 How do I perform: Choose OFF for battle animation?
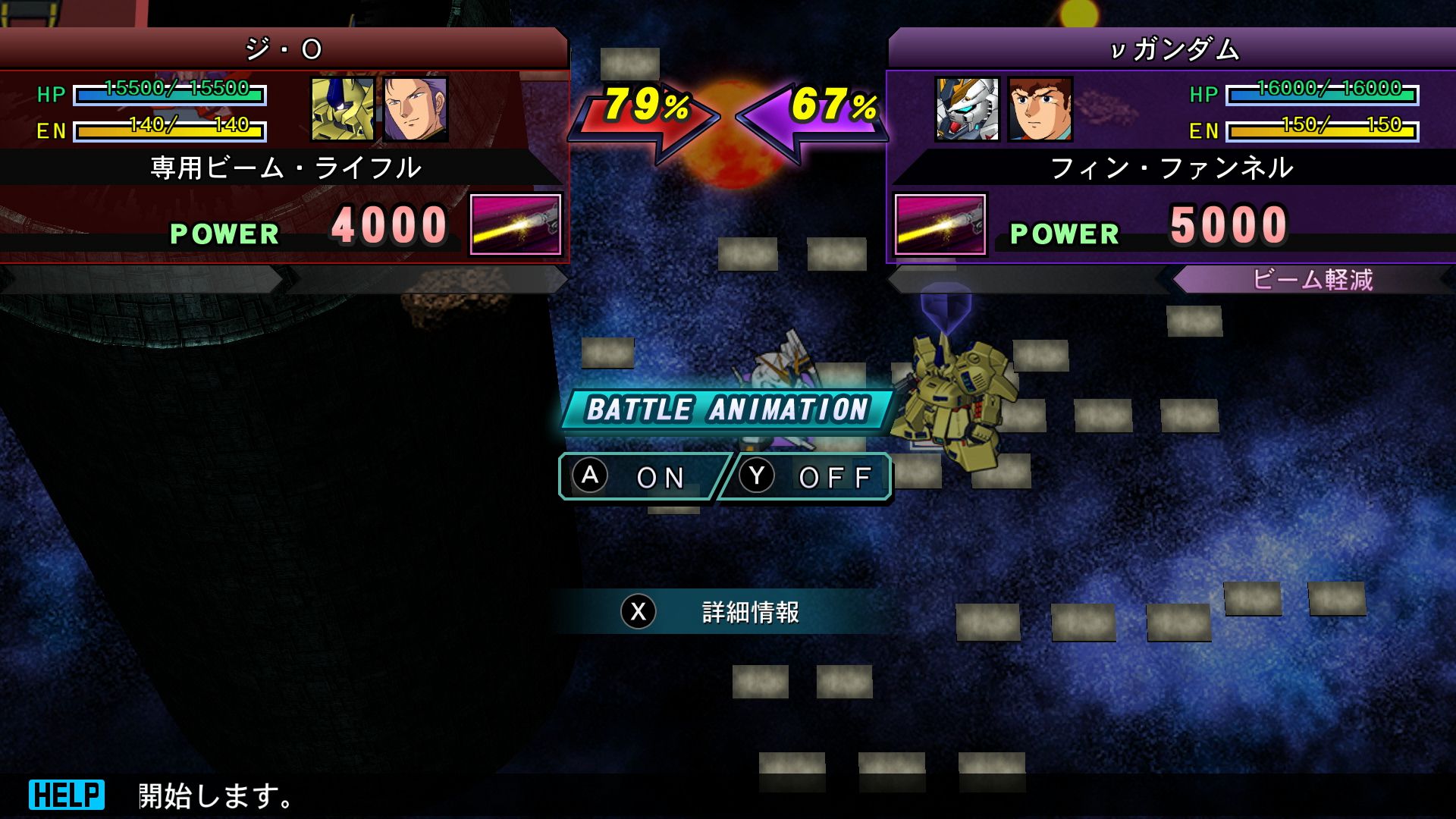click(807, 477)
